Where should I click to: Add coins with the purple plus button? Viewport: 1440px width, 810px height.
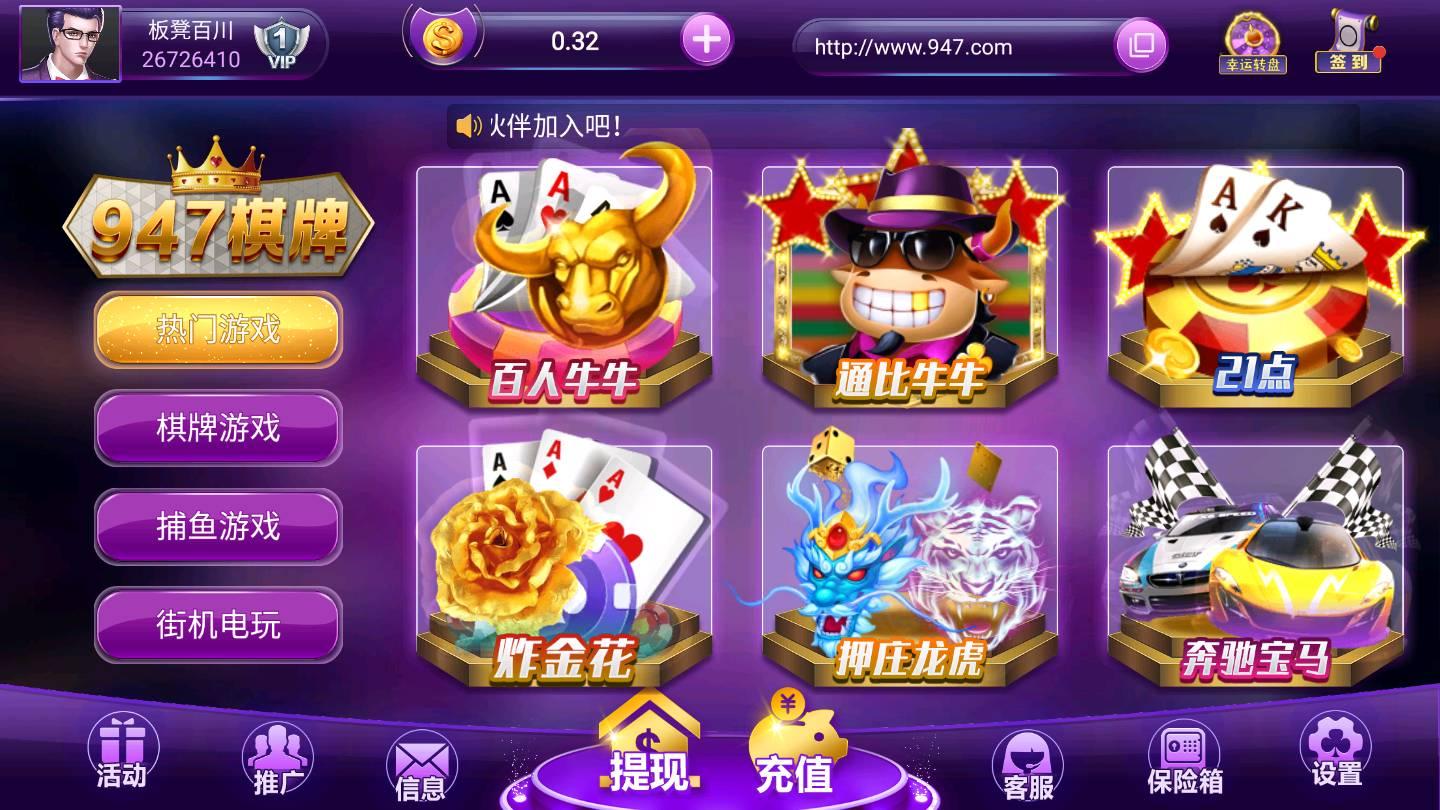pos(708,41)
